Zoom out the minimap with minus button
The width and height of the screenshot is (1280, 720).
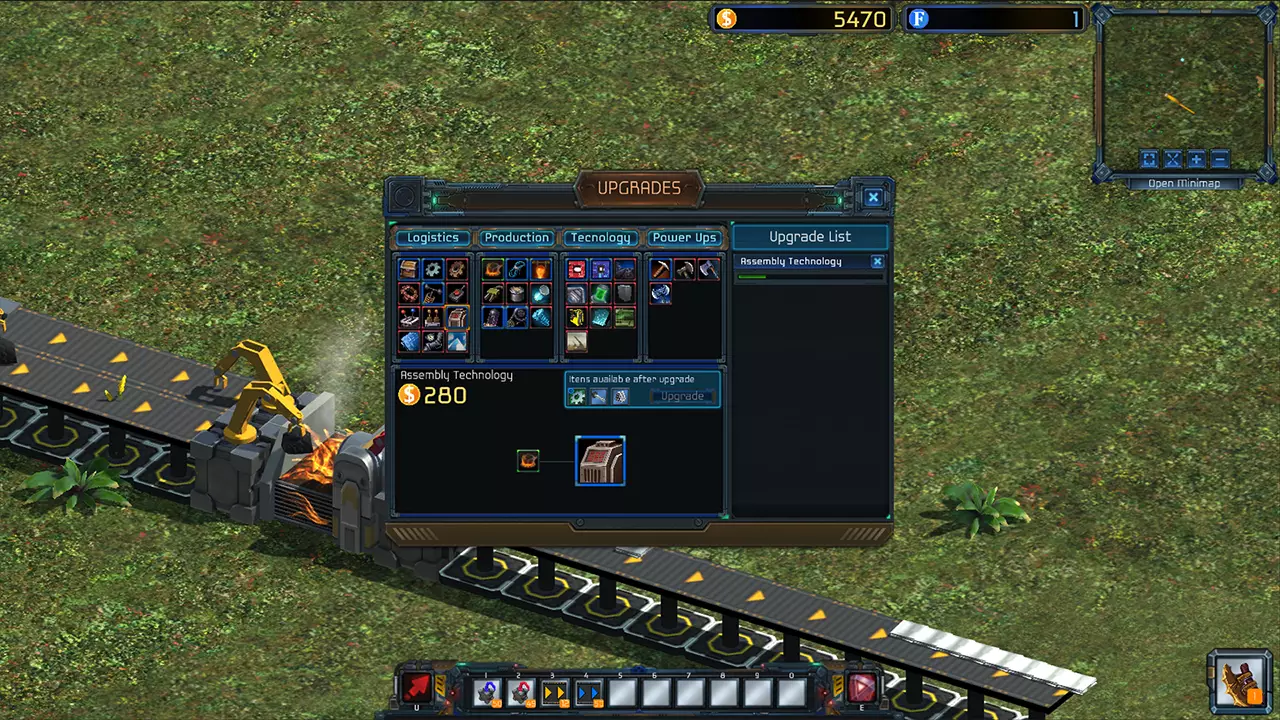coord(1220,160)
